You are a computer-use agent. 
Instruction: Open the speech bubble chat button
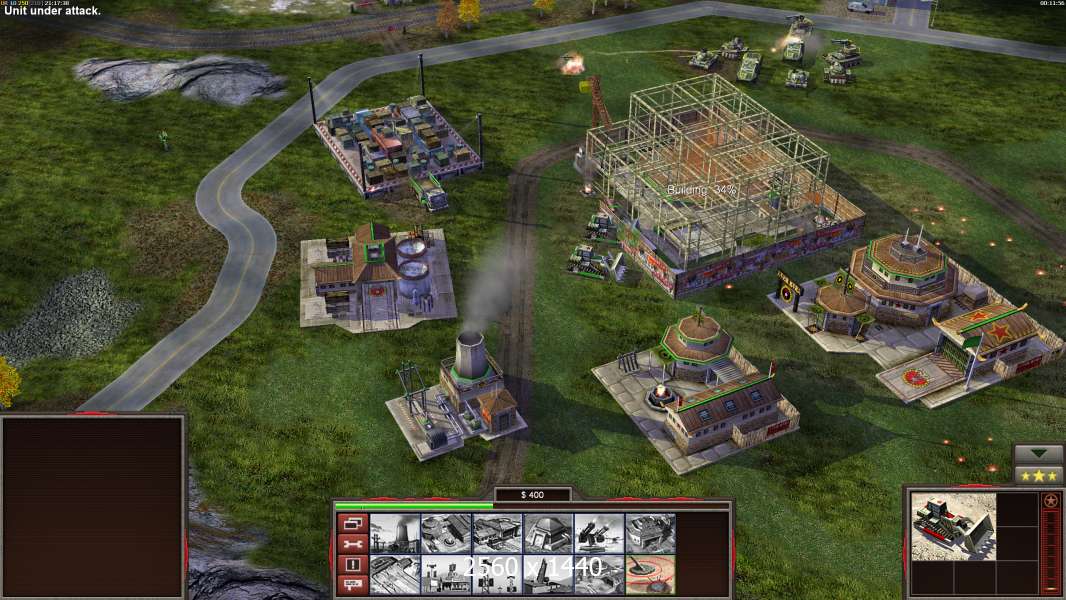click(351, 584)
